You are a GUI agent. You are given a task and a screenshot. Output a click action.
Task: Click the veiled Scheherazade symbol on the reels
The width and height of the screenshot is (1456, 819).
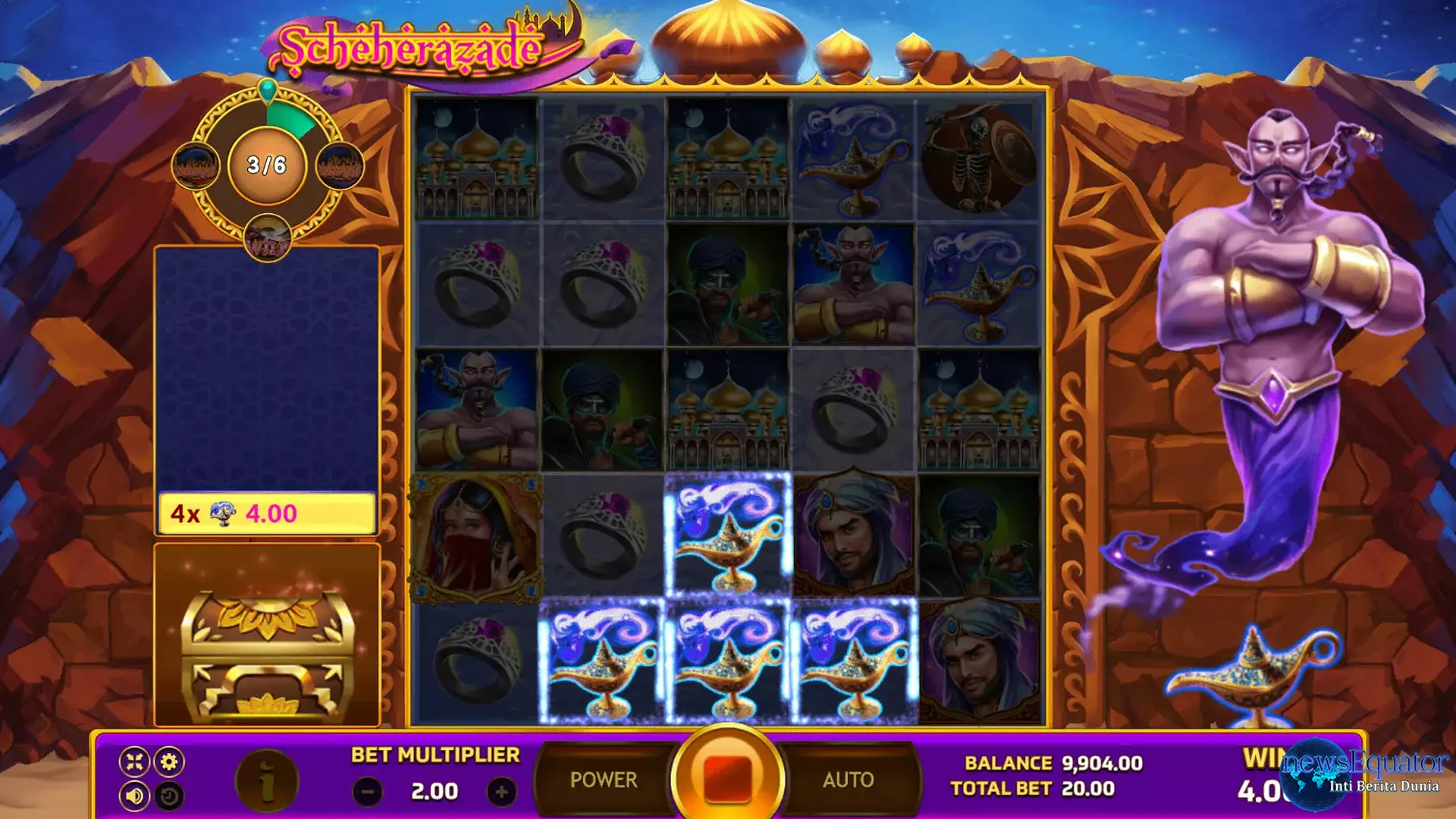475,535
